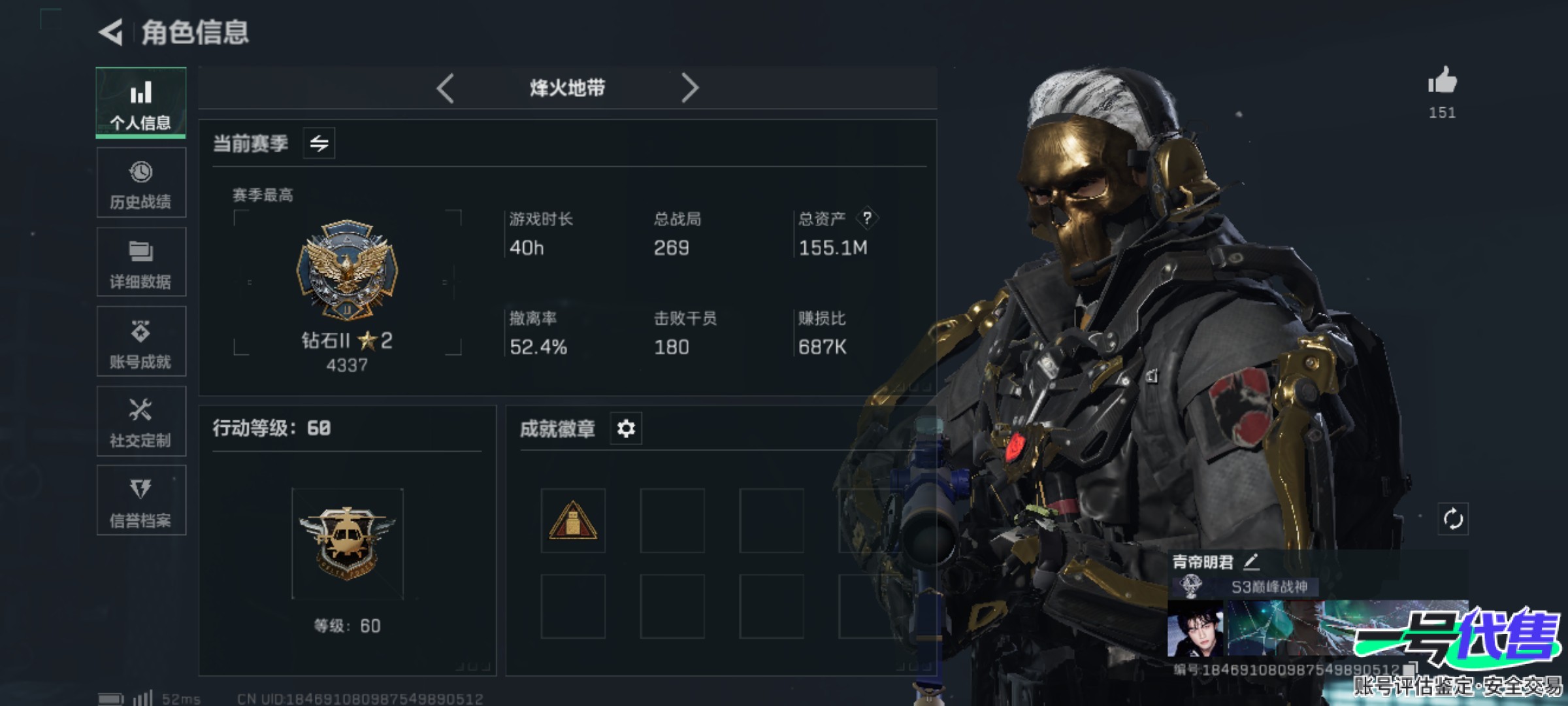Show the 详细数据 tab
This screenshot has height=706, width=1568.
coord(140,263)
